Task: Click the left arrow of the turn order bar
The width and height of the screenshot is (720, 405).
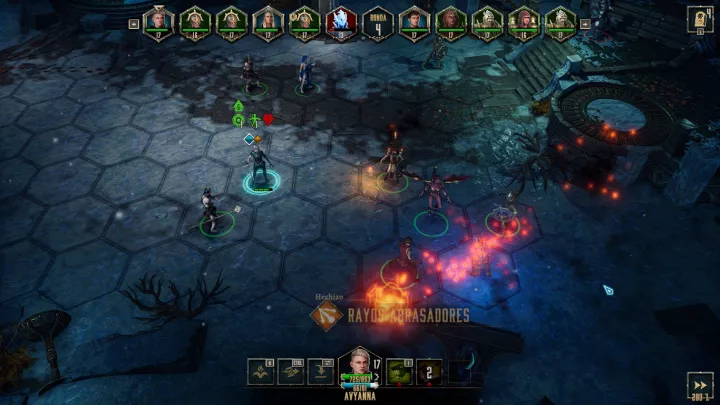Action: point(134,23)
